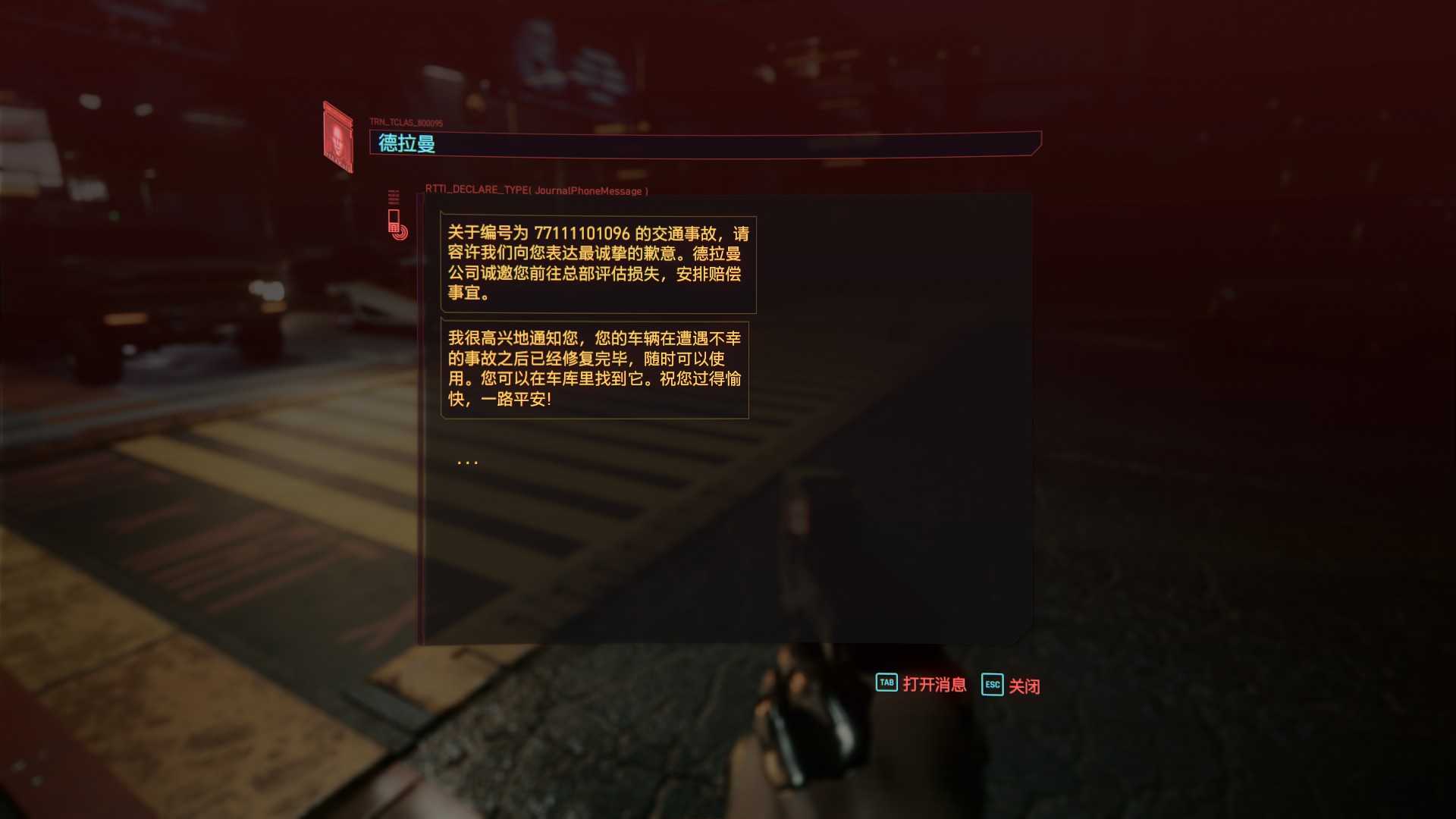Viewport: 1456px width, 819px height.
Task: Click the red 德拉曼 contact portrait
Action: pos(338,139)
